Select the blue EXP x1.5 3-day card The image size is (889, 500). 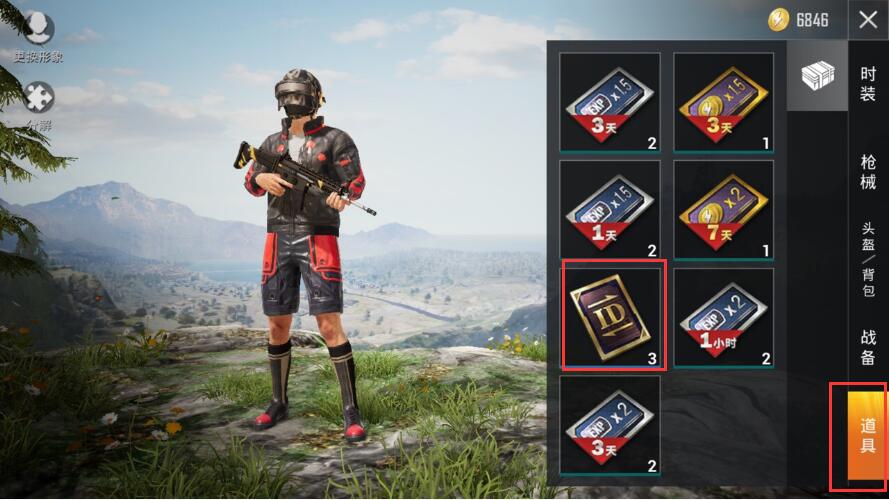coord(610,104)
